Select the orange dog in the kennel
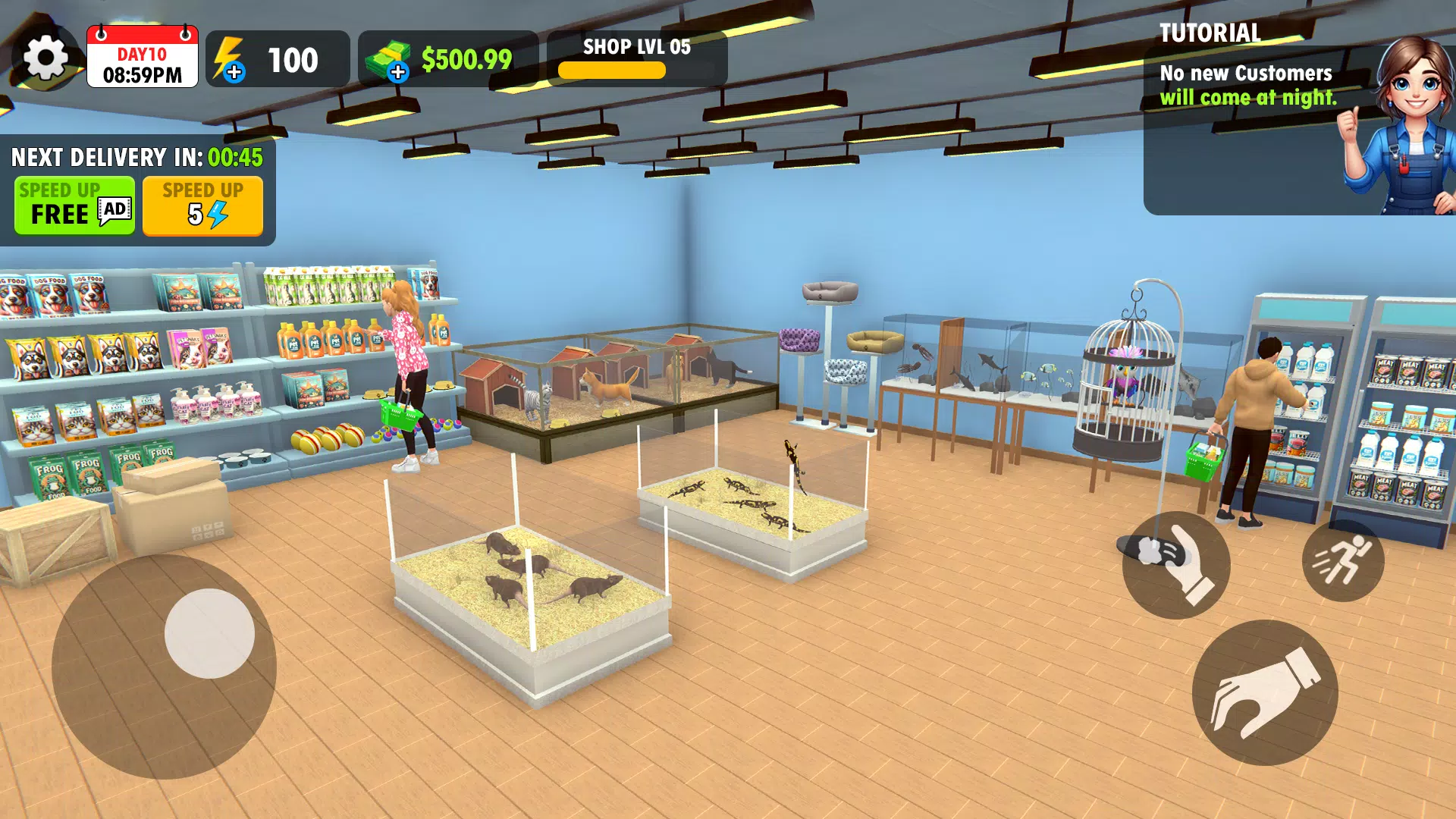 [607, 387]
